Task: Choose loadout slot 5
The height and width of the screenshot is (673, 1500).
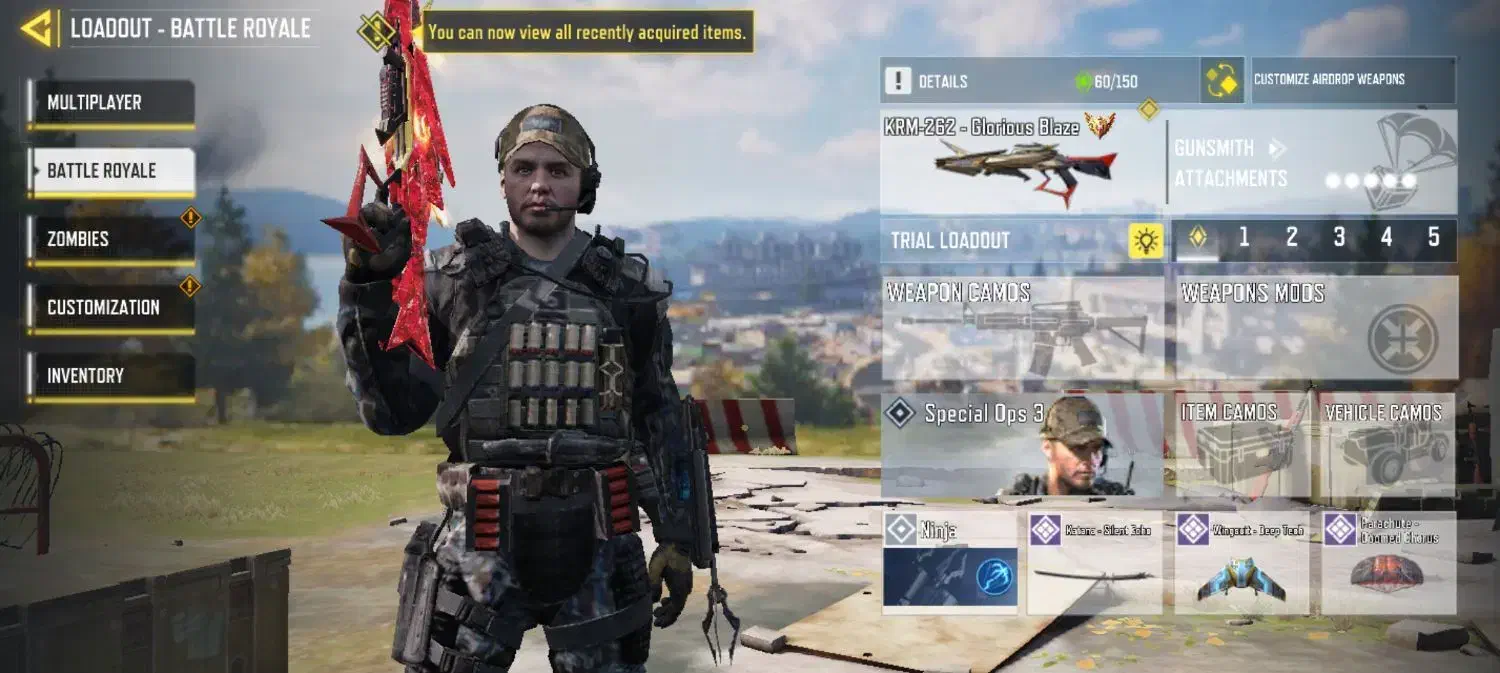Action: (x=1433, y=238)
